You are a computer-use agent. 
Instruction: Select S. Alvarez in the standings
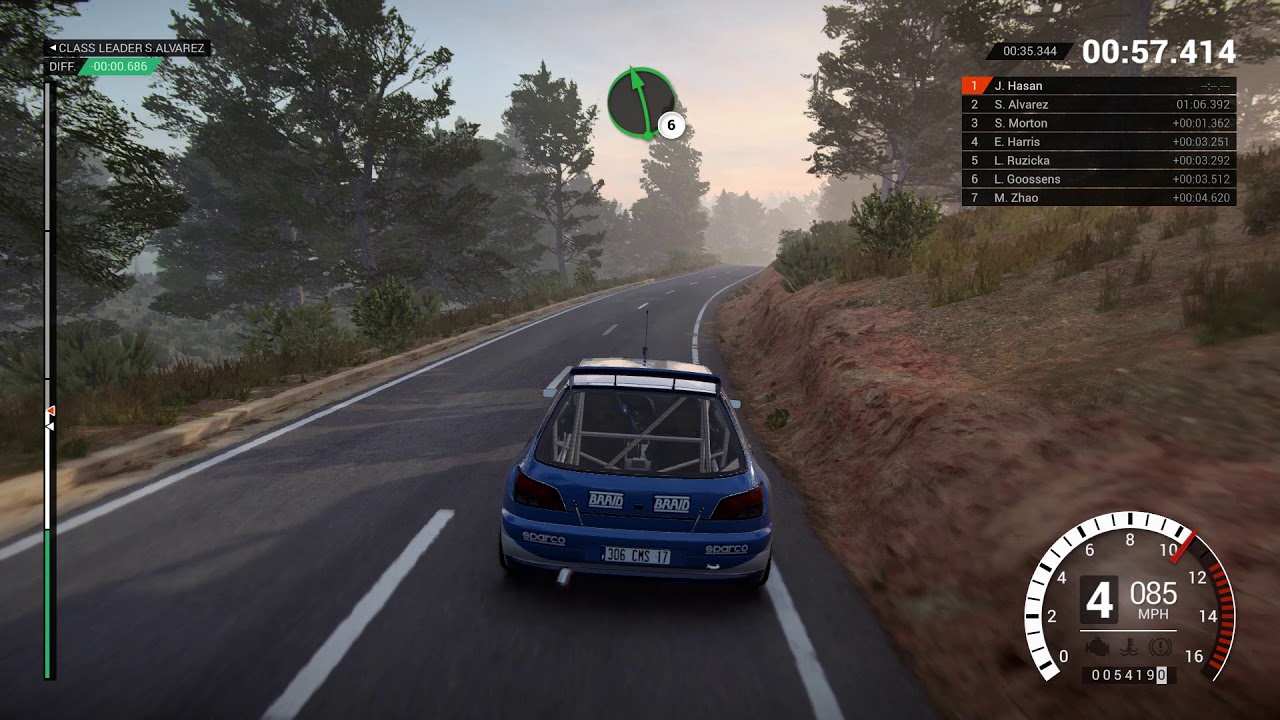(x=1098, y=104)
